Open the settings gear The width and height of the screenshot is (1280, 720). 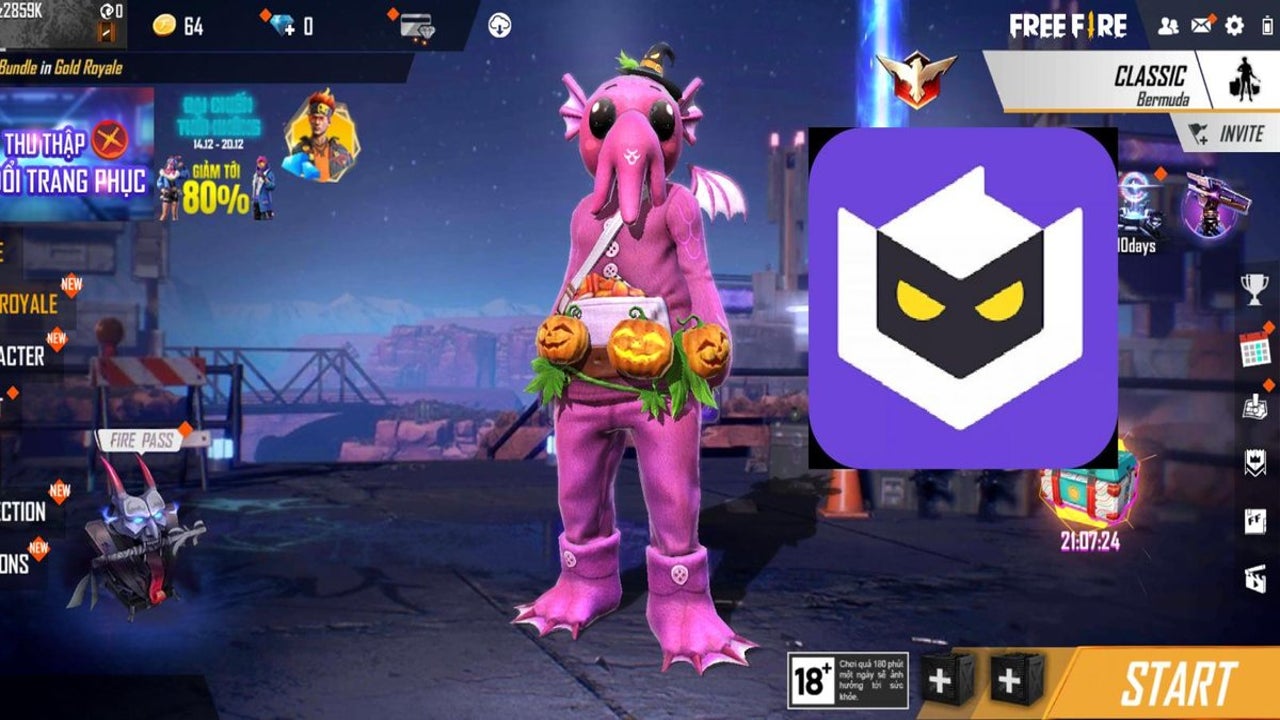tap(1235, 26)
